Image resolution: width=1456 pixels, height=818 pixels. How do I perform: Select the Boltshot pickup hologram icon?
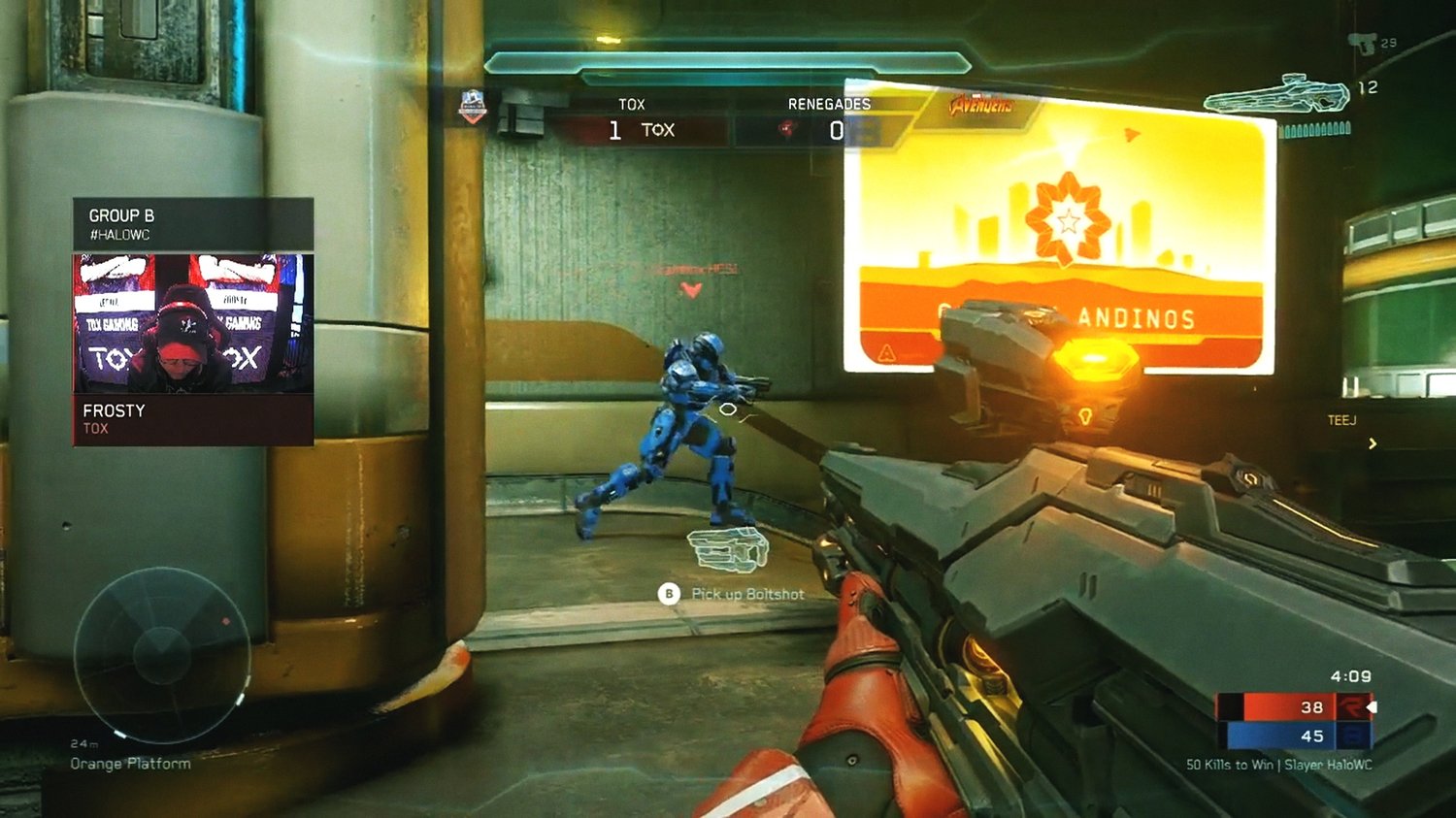[x=729, y=550]
